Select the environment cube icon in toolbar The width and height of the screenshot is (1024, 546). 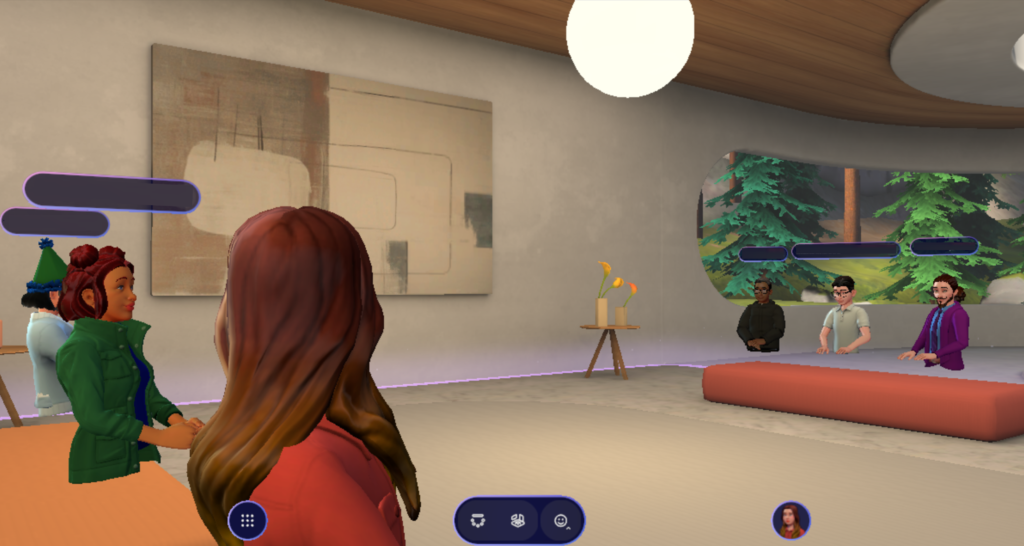[518, 521]
